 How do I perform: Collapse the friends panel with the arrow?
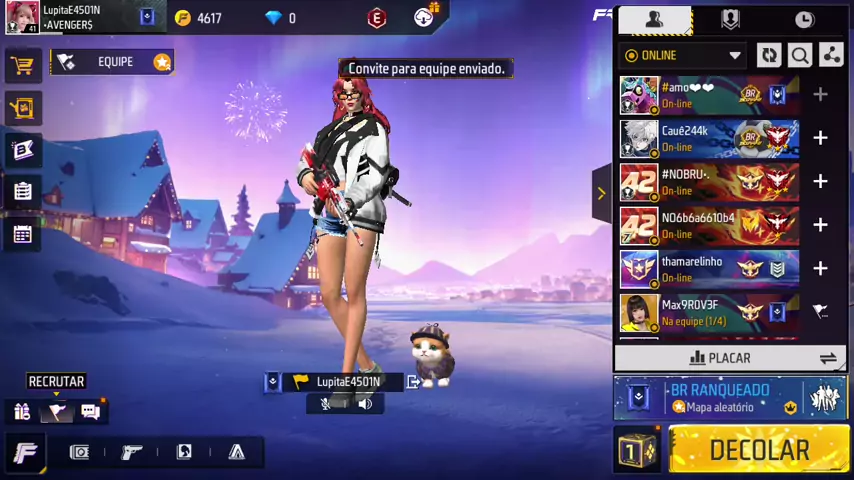(x=601, y=193)
